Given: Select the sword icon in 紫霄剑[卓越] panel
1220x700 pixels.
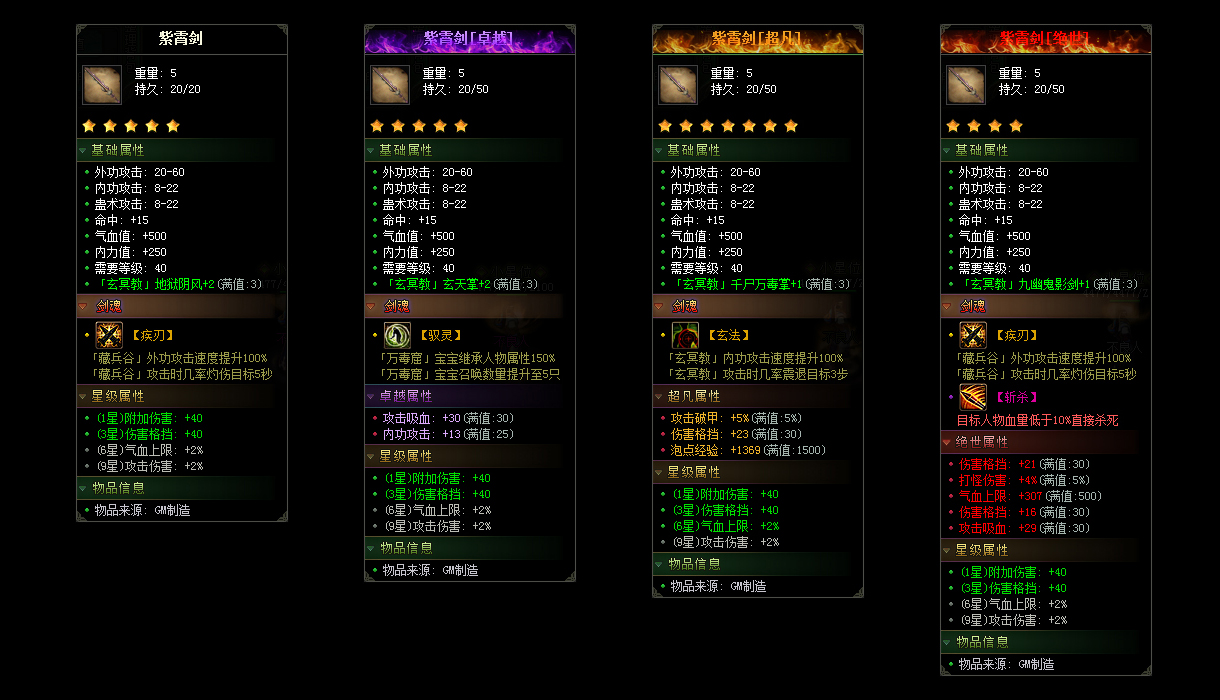Looking at the screenshot, I should pyautogui.click(x=390, y=85).
